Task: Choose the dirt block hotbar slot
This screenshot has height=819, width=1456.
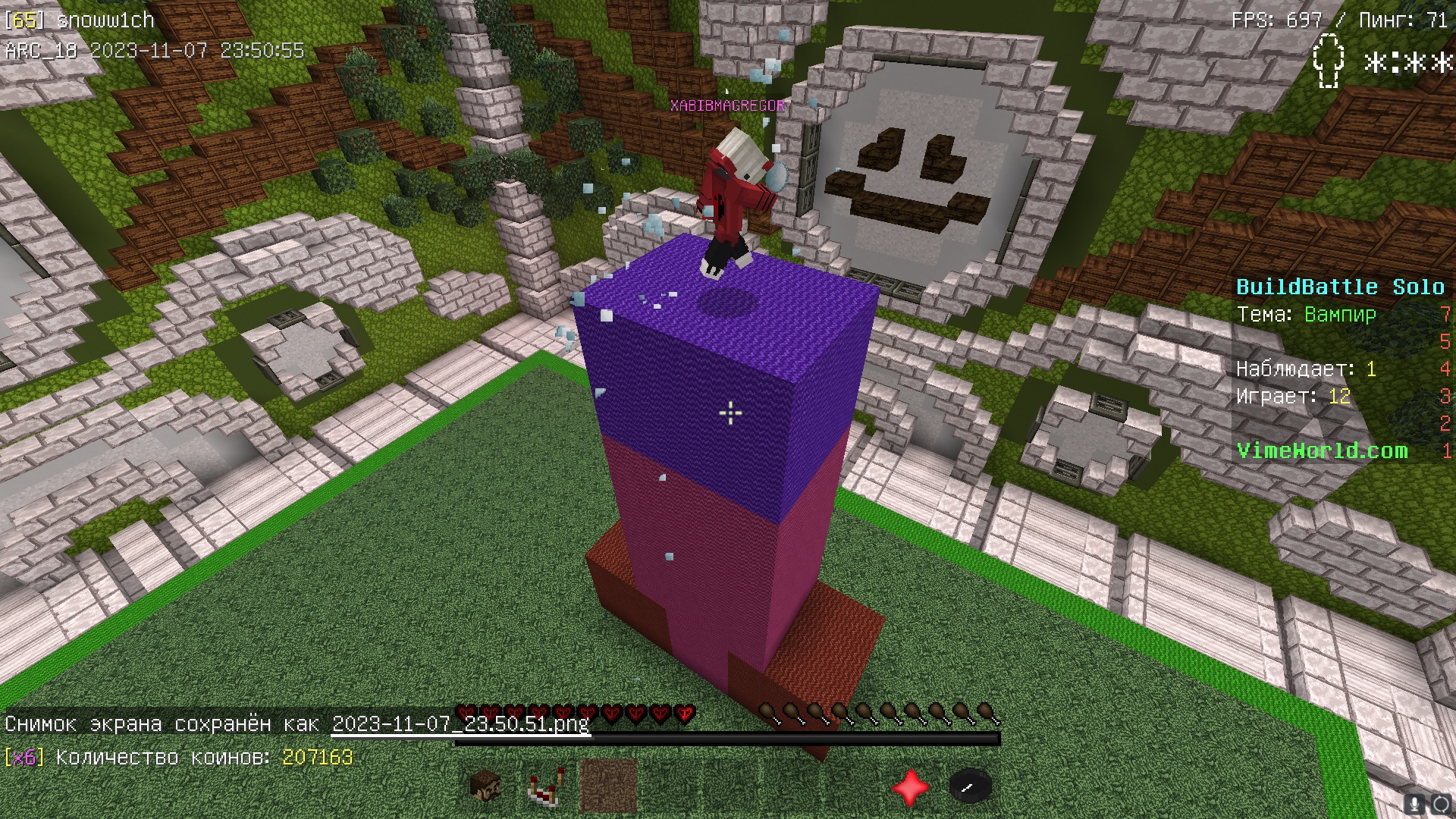Action: pos(607,786)
